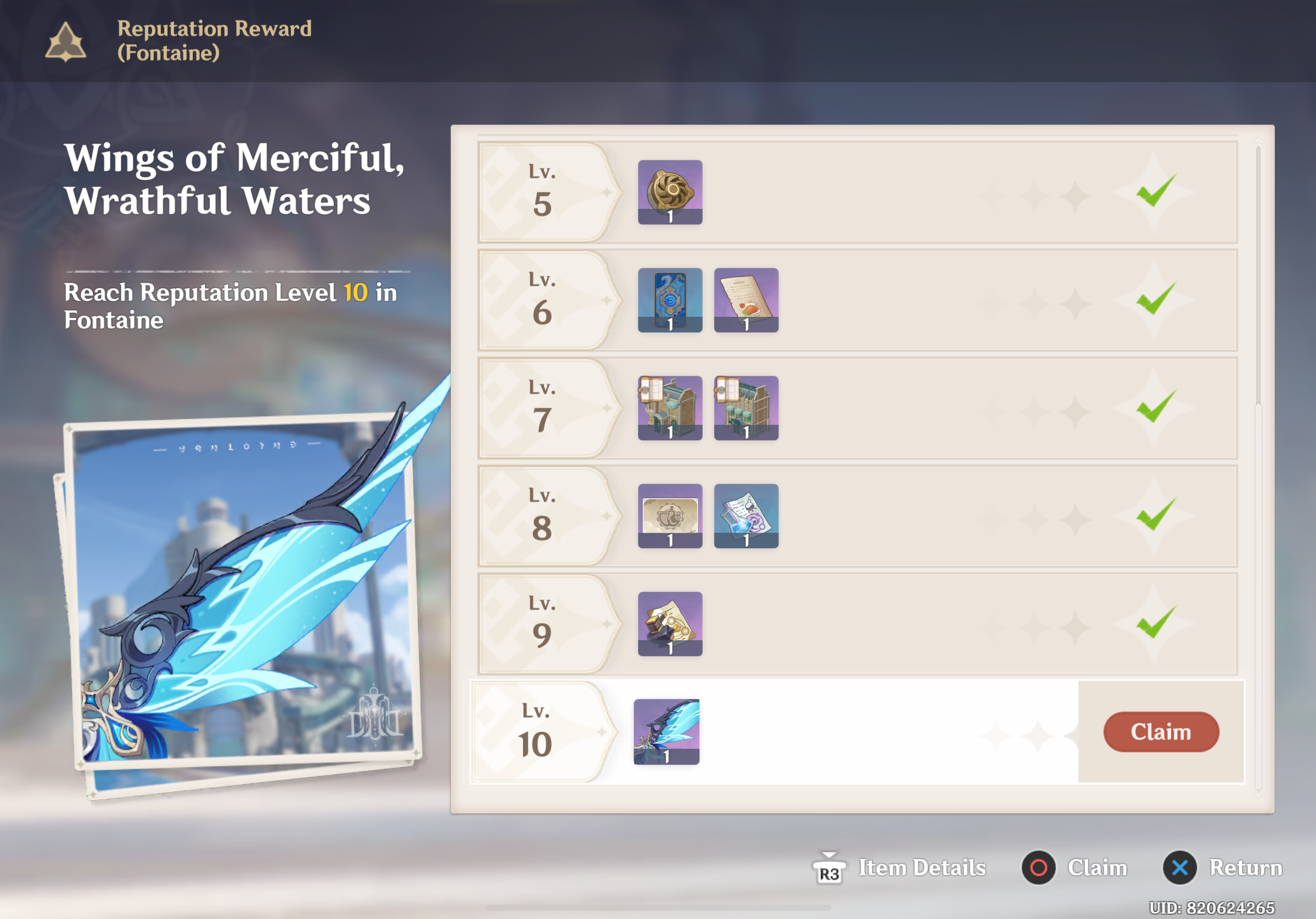Click the Reputation Reward emblem in the header
The width and height of the screenshot is (1316, 919).
pyautogui.click(x=65, y=41)
